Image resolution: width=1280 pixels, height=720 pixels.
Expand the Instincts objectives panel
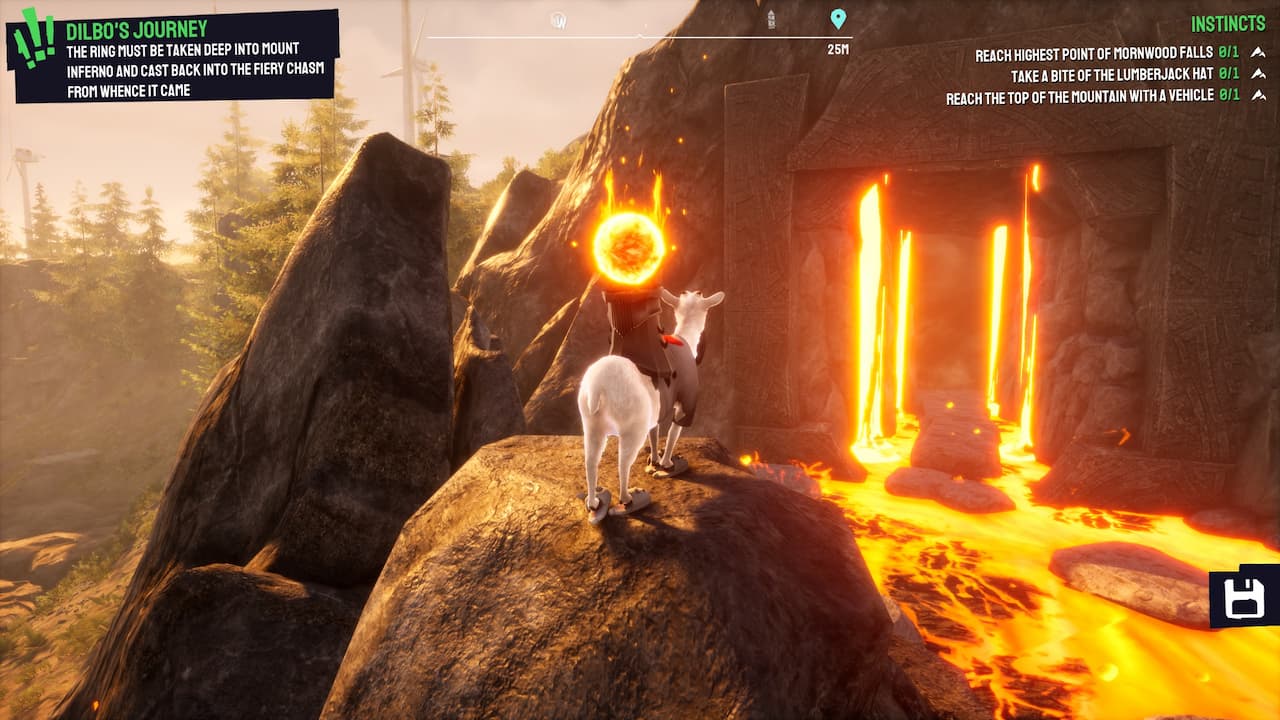pos(1228,21)
